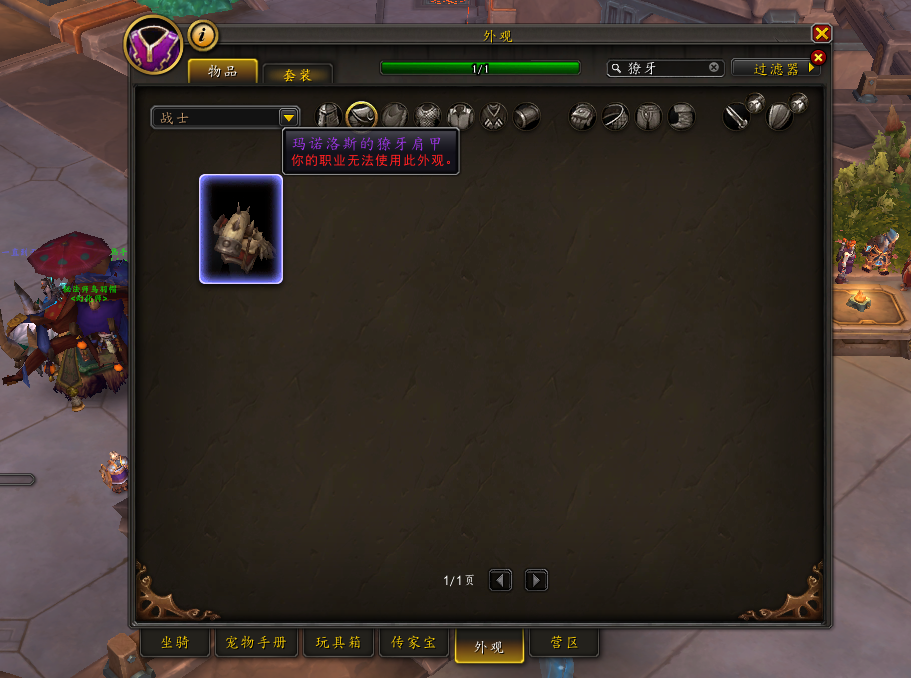Open the 战士 class dropdown
This screenshot has height=678, width=911.
tap(288, 117)
